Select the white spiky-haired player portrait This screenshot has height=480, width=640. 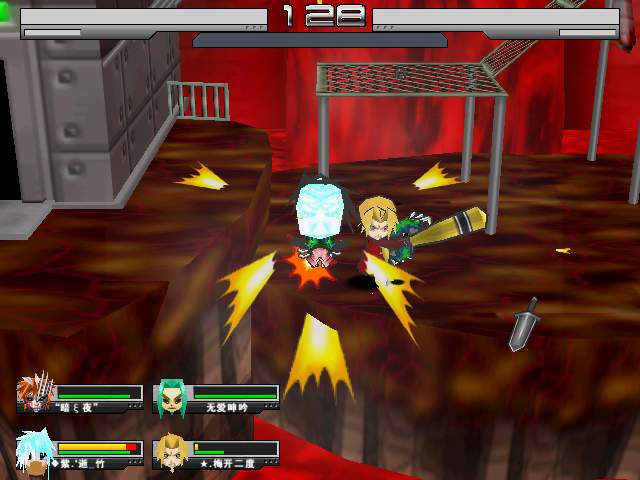coord(34,452)
